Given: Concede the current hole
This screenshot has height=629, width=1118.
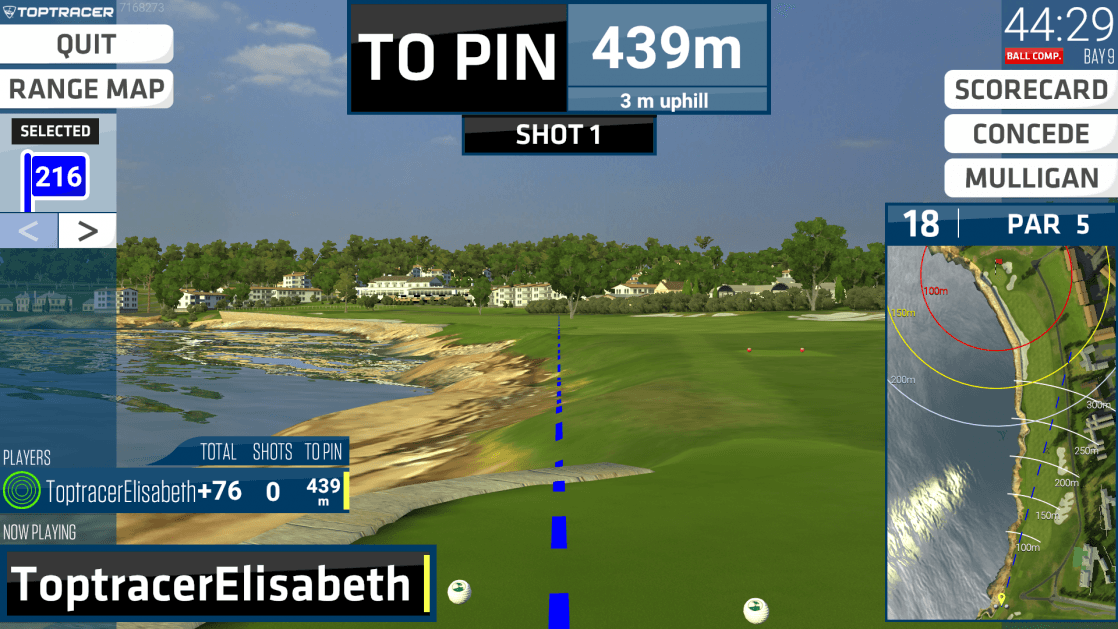Looking at the screenshot, I should click(x=1031, y=134).
